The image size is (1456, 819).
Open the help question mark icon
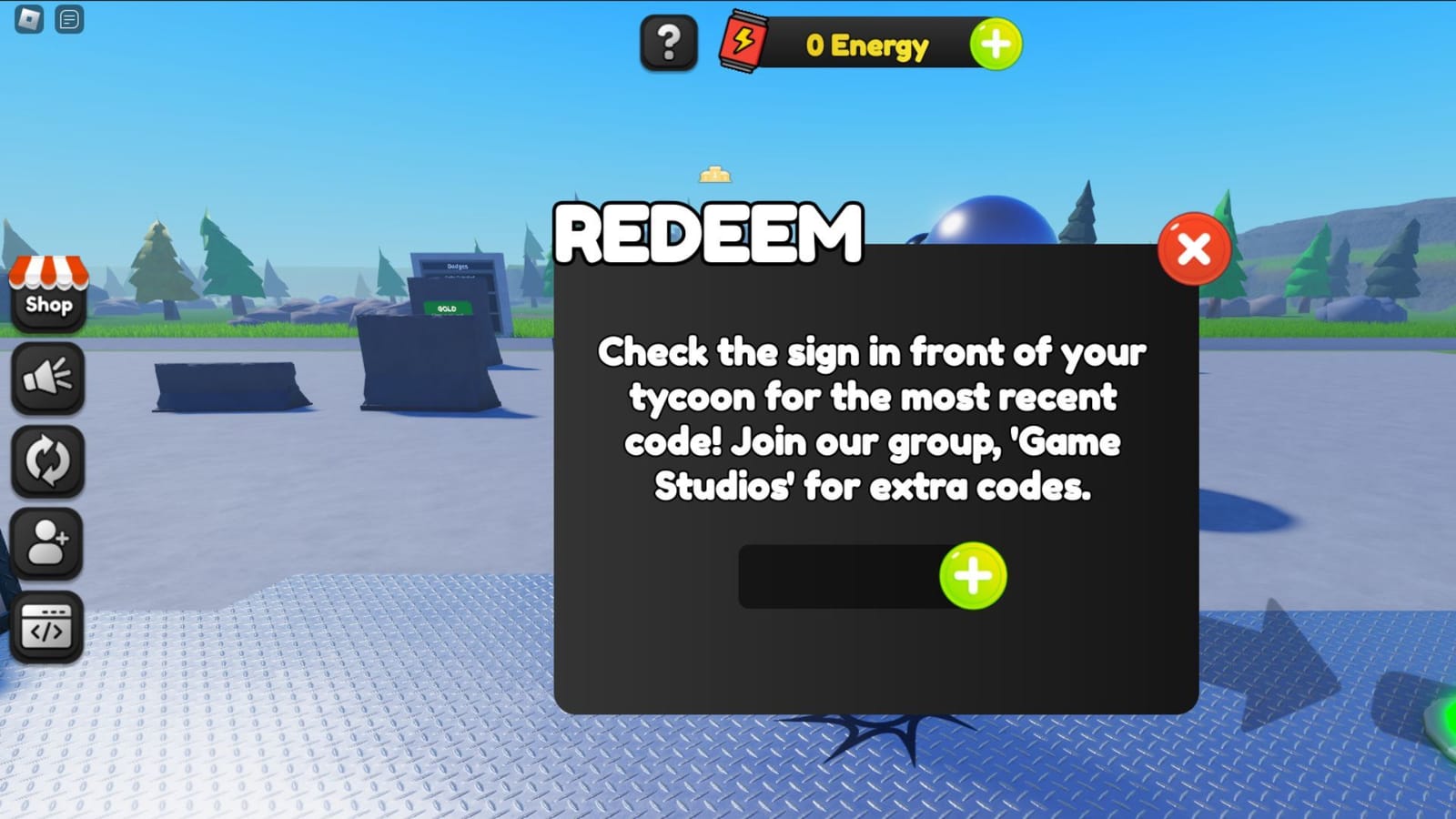click(669, 41)
